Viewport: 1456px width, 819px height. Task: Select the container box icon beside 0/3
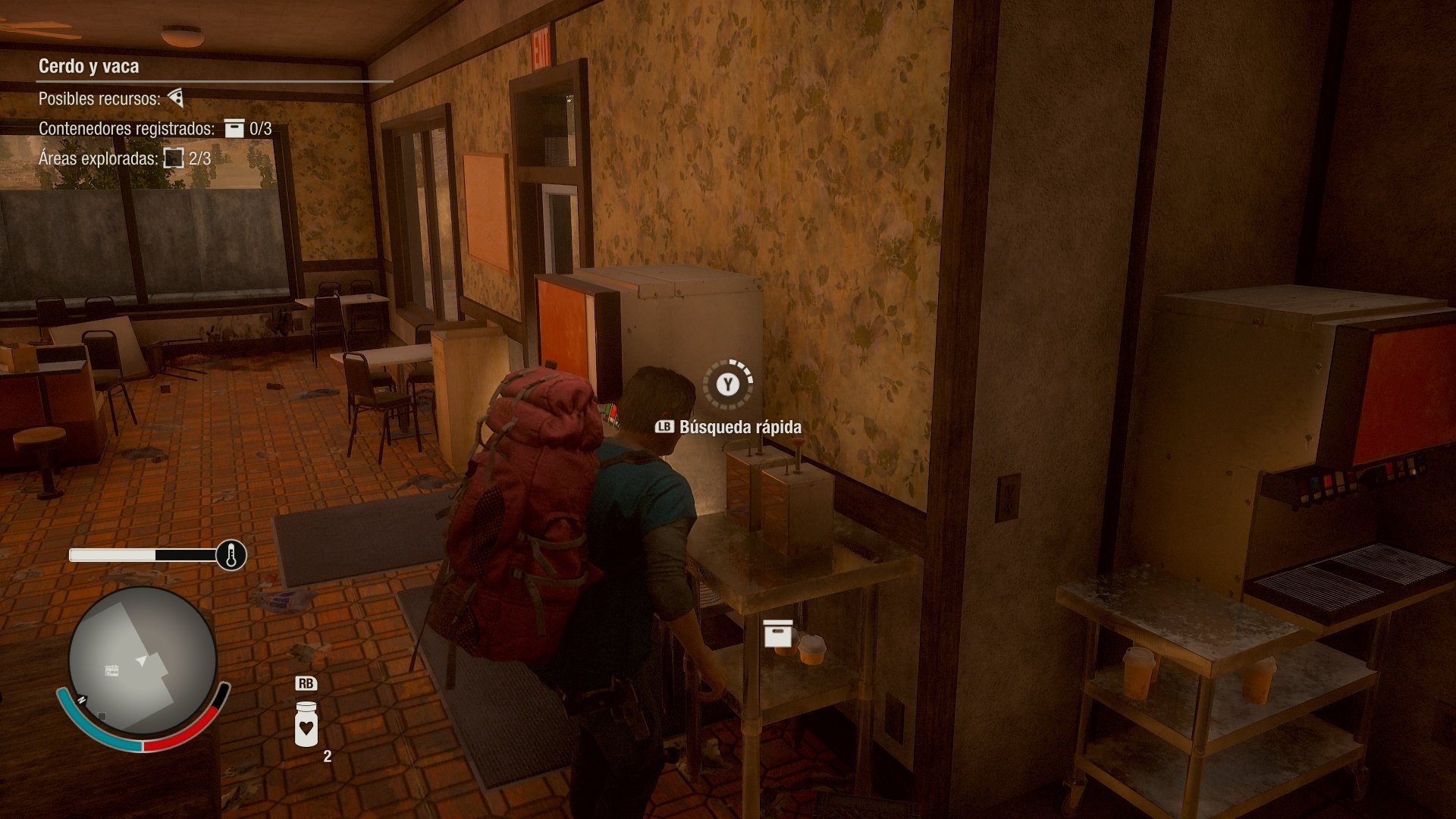[234, 128]
